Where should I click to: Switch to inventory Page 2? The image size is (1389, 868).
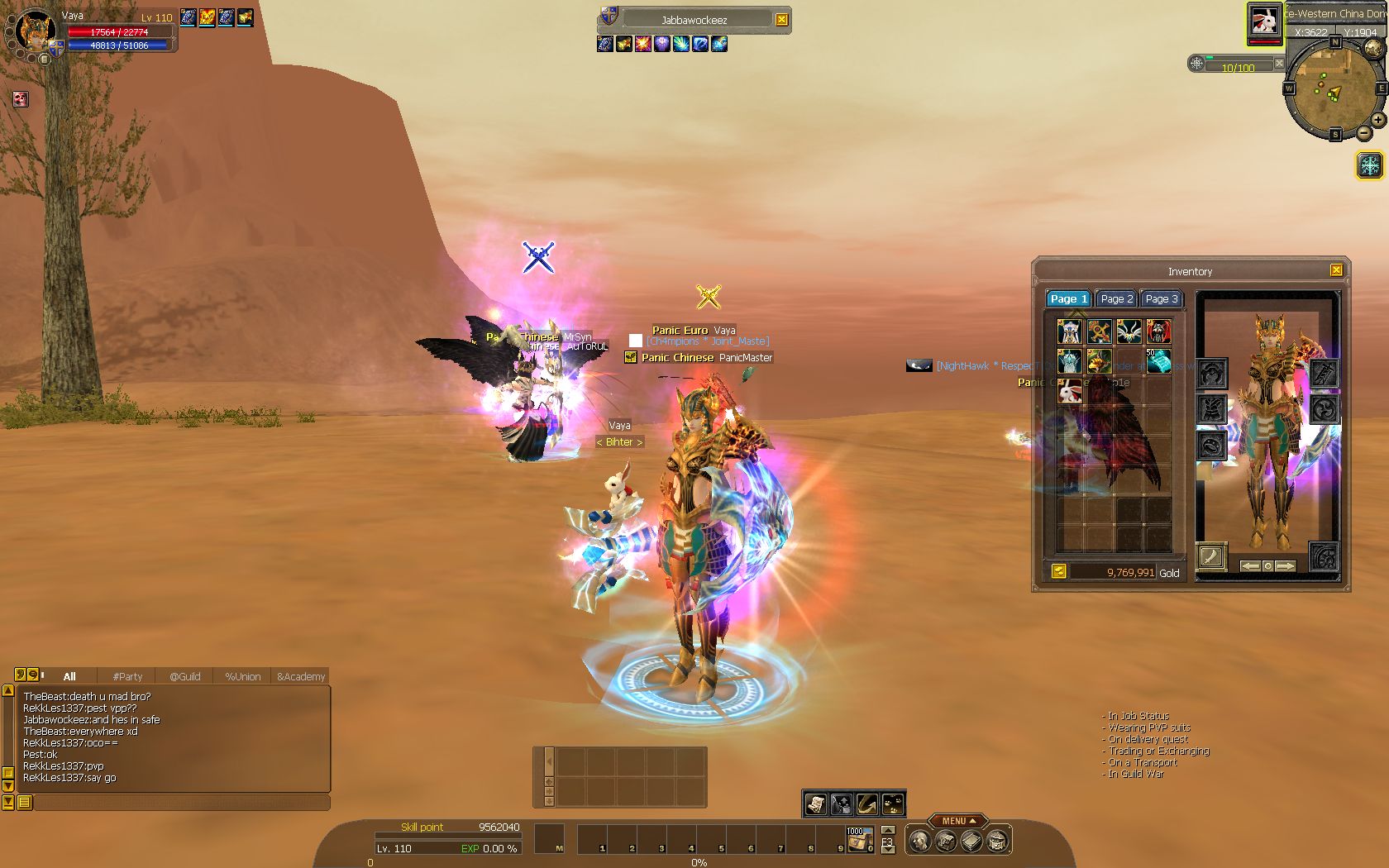tap(1116, 298)
